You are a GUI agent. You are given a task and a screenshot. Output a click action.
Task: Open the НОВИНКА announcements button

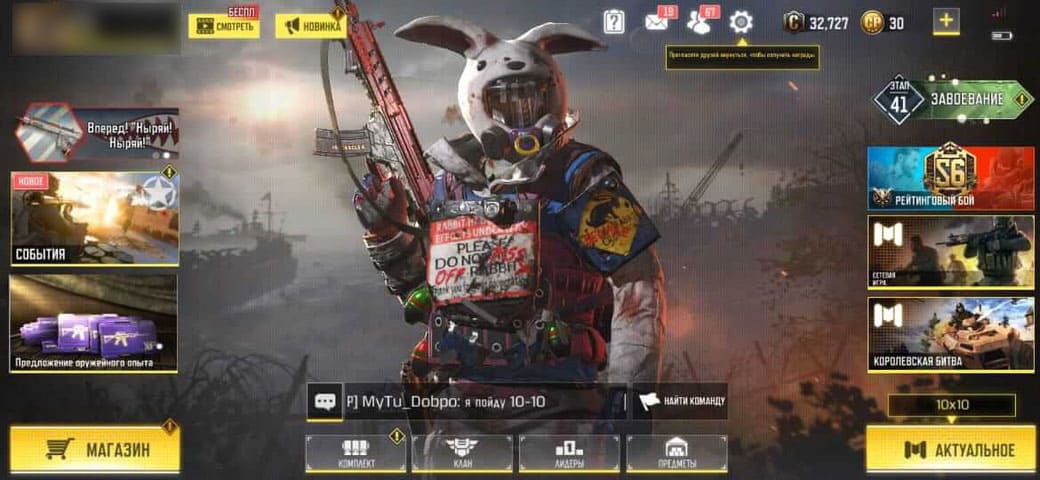[x=311, y=26]
